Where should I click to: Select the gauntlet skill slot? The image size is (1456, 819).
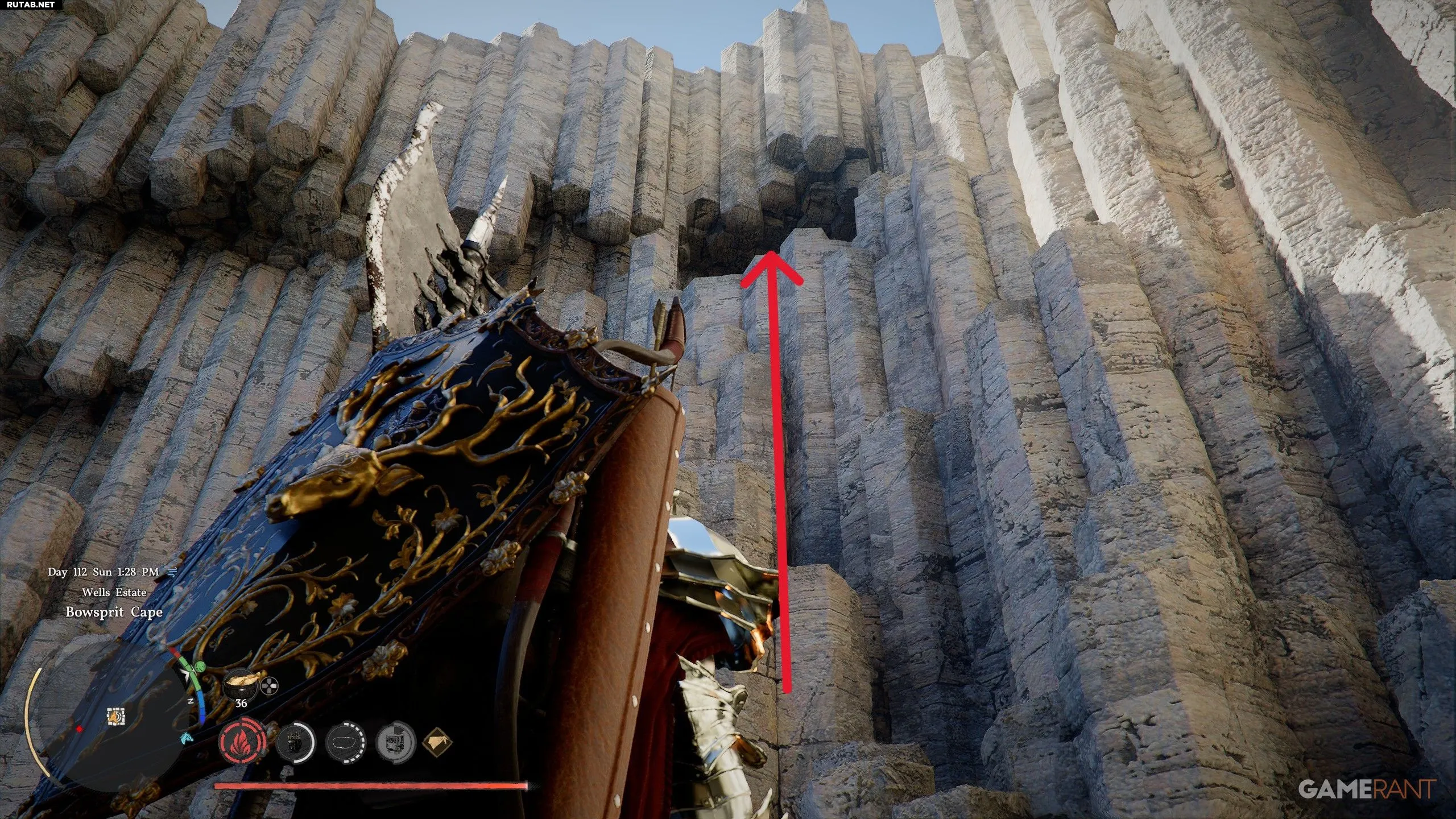click(295, 742)
